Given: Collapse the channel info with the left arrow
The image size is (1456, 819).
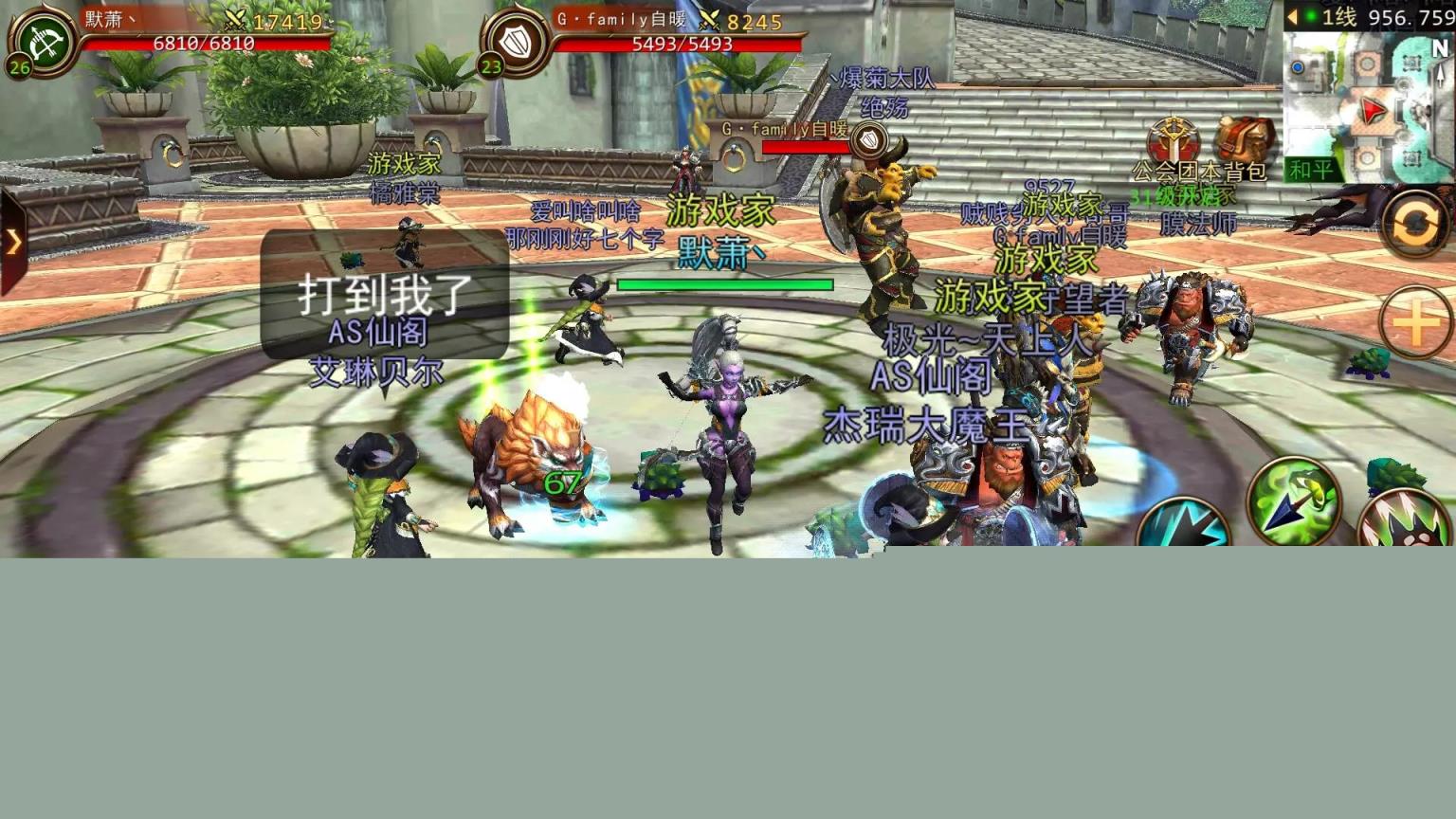Looking at the screenshot, I should (1293, 16).
